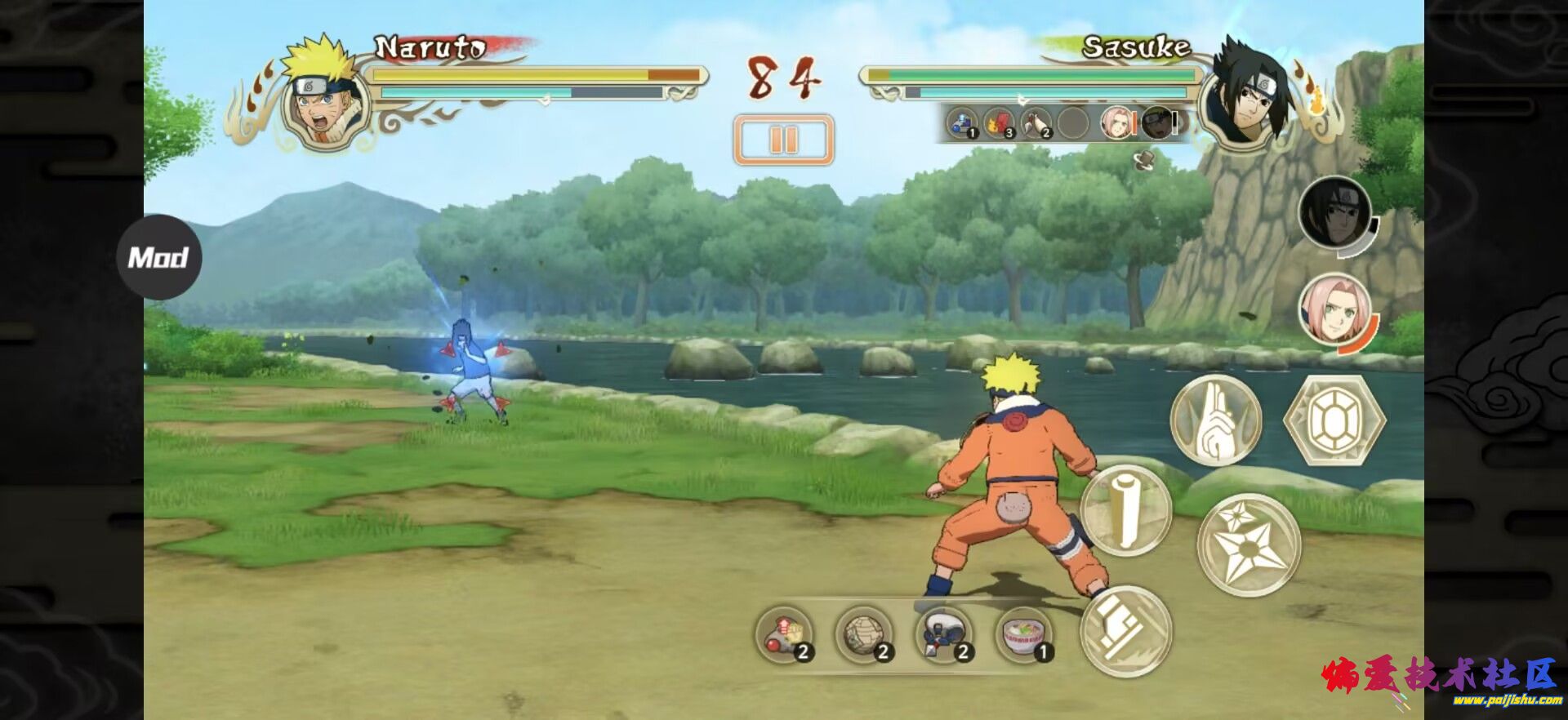Use the ramen bowl item
The image size is (1568, 720).
coord(1025,635)
